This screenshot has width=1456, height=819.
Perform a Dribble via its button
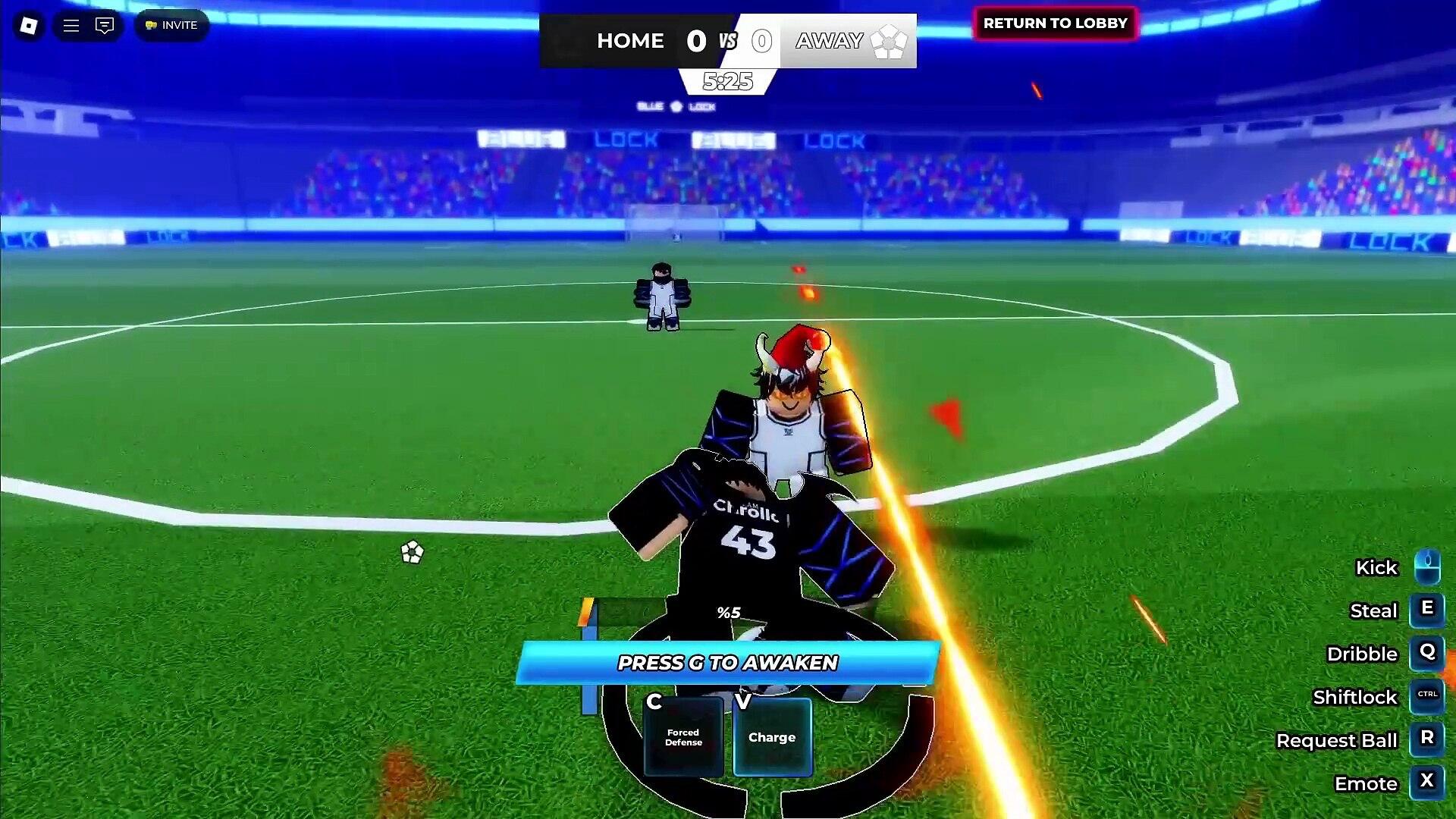point(1427,654)
